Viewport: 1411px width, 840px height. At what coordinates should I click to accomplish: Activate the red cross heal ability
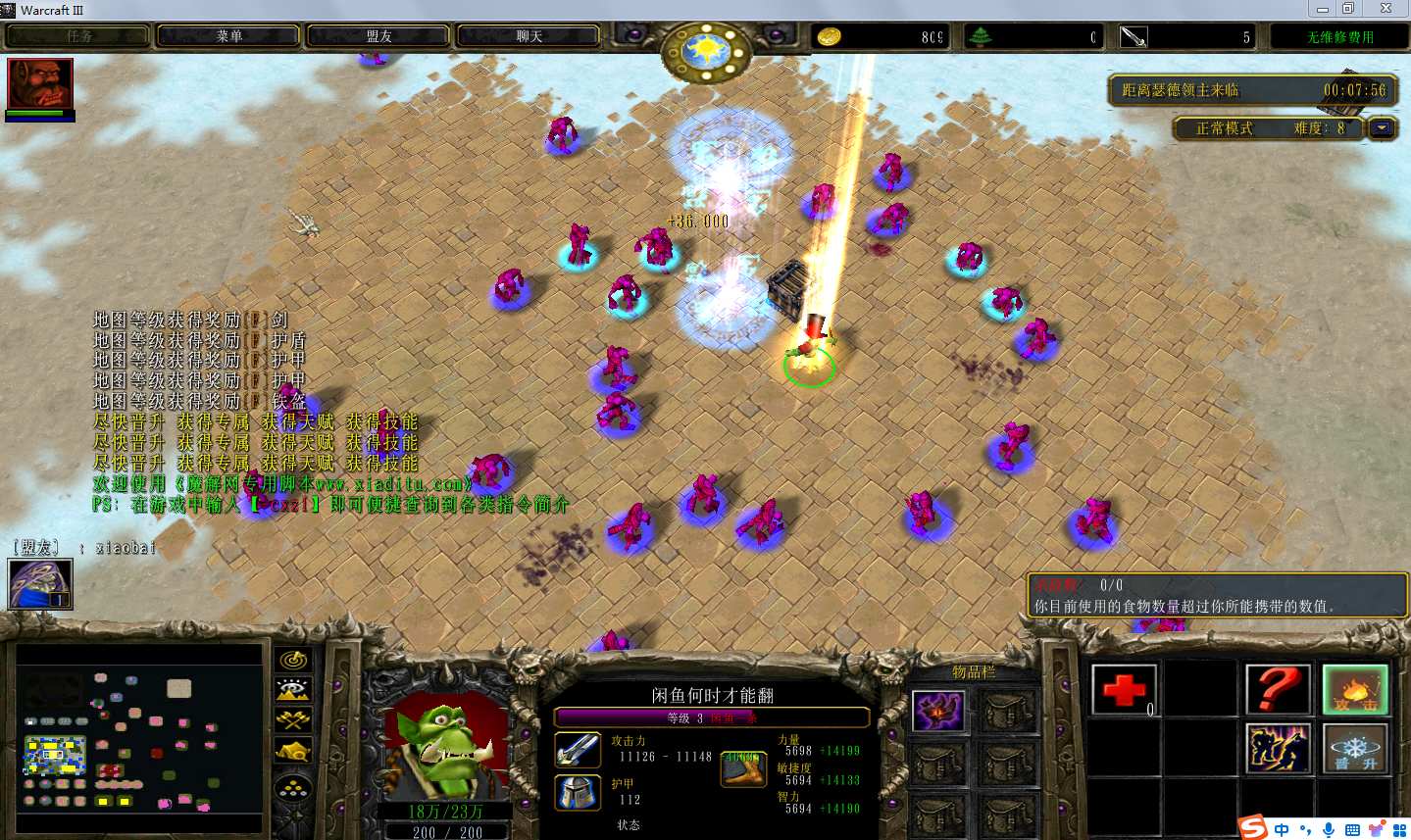(x=1124, y=690)
